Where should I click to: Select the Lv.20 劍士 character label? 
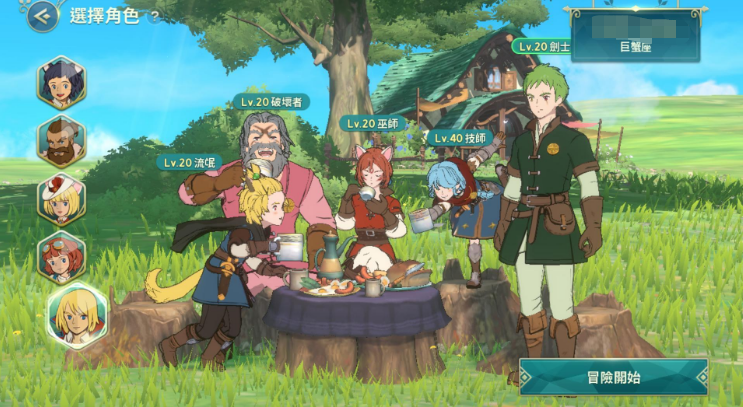click(544, 46)
